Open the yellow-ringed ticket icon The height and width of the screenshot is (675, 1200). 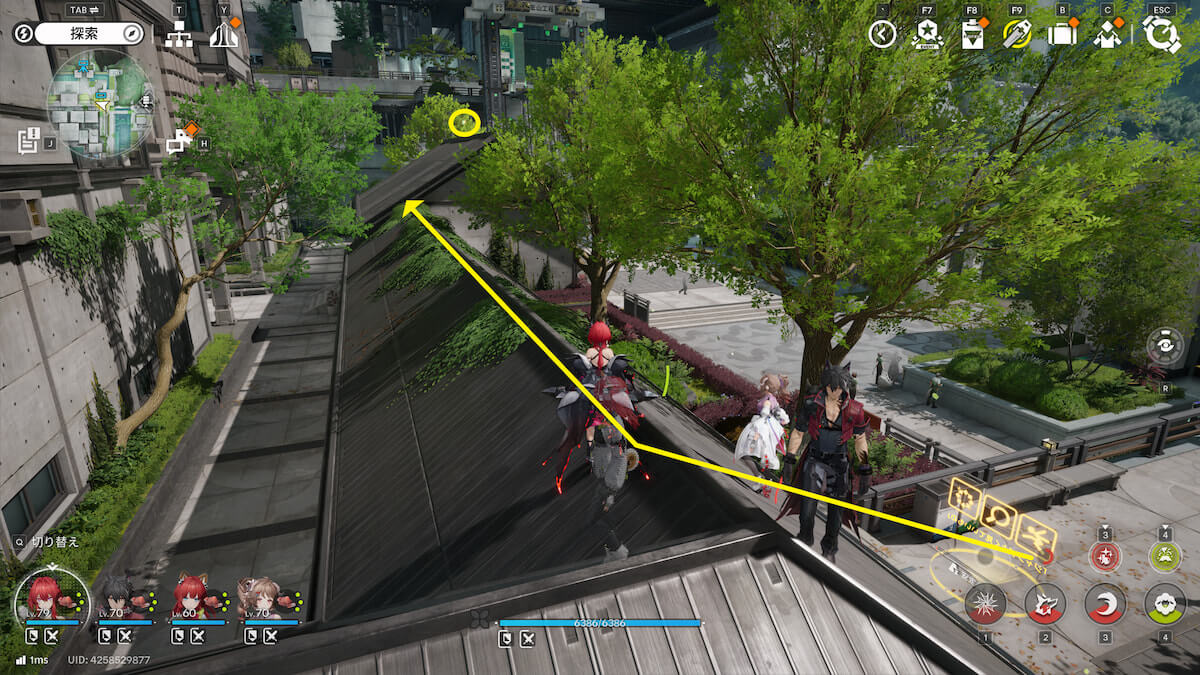[1017, 34]
